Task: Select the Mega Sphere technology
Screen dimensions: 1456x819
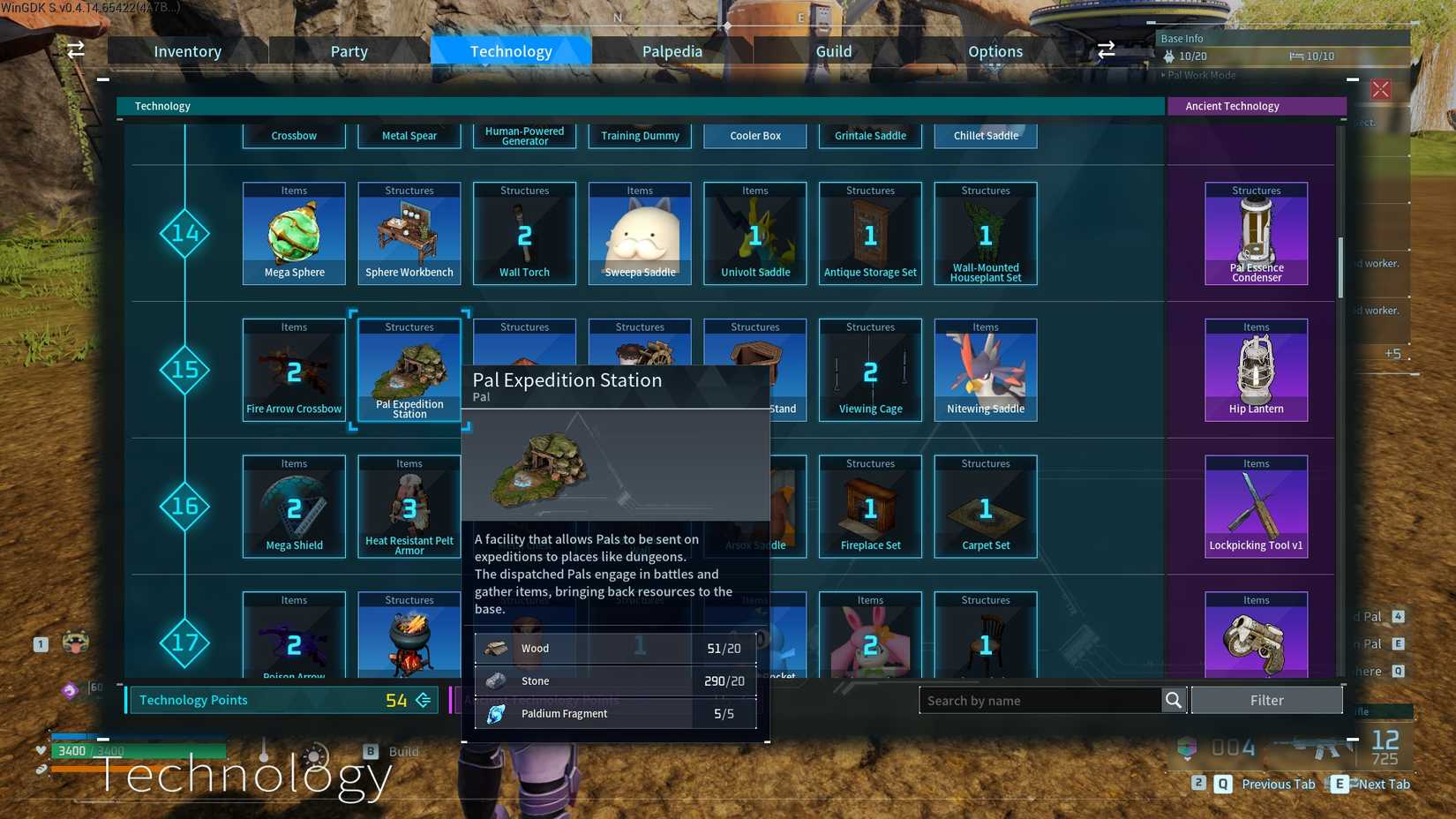Action: [294, 232]
